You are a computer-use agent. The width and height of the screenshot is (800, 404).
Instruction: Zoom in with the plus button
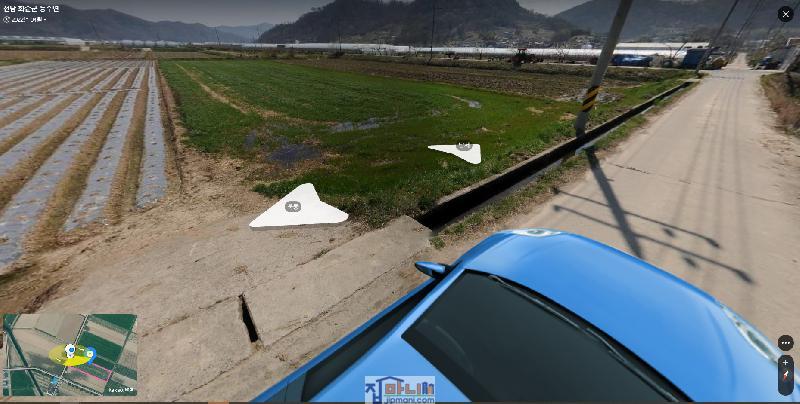(x=785, y=363)
